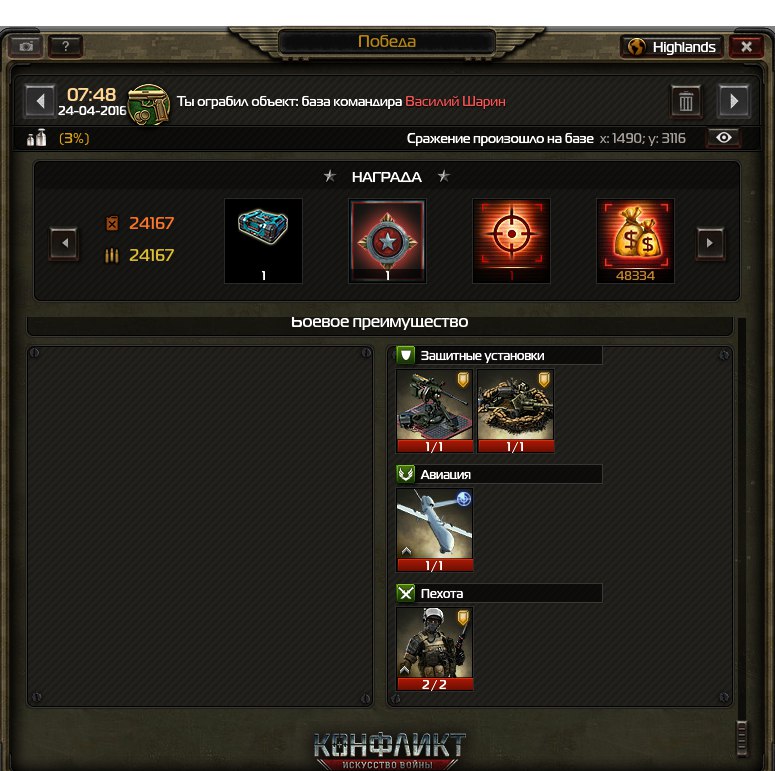
Task: Go to the previous battle report
Action: [x=39, y=101]
